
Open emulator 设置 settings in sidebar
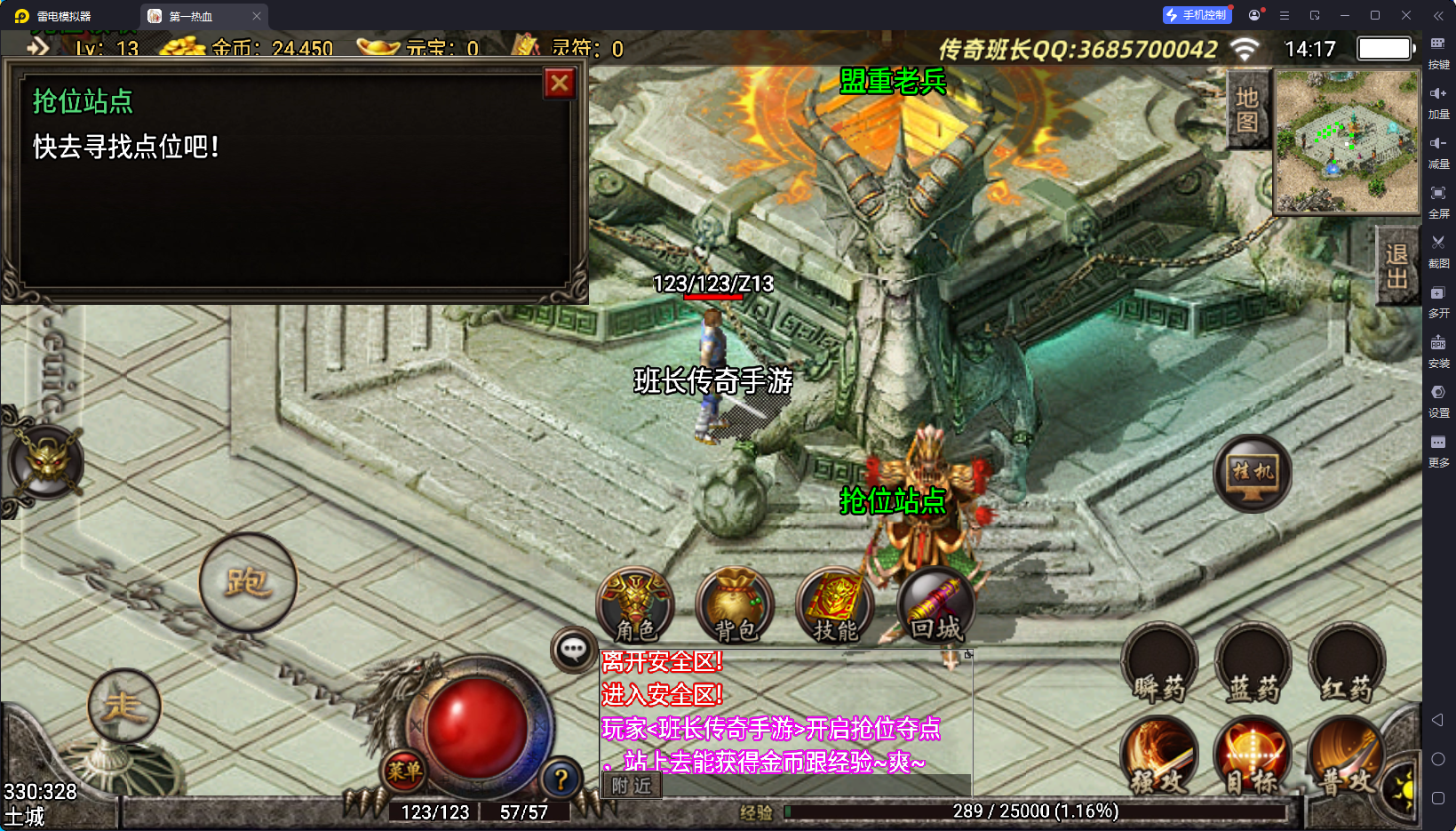1438,399
